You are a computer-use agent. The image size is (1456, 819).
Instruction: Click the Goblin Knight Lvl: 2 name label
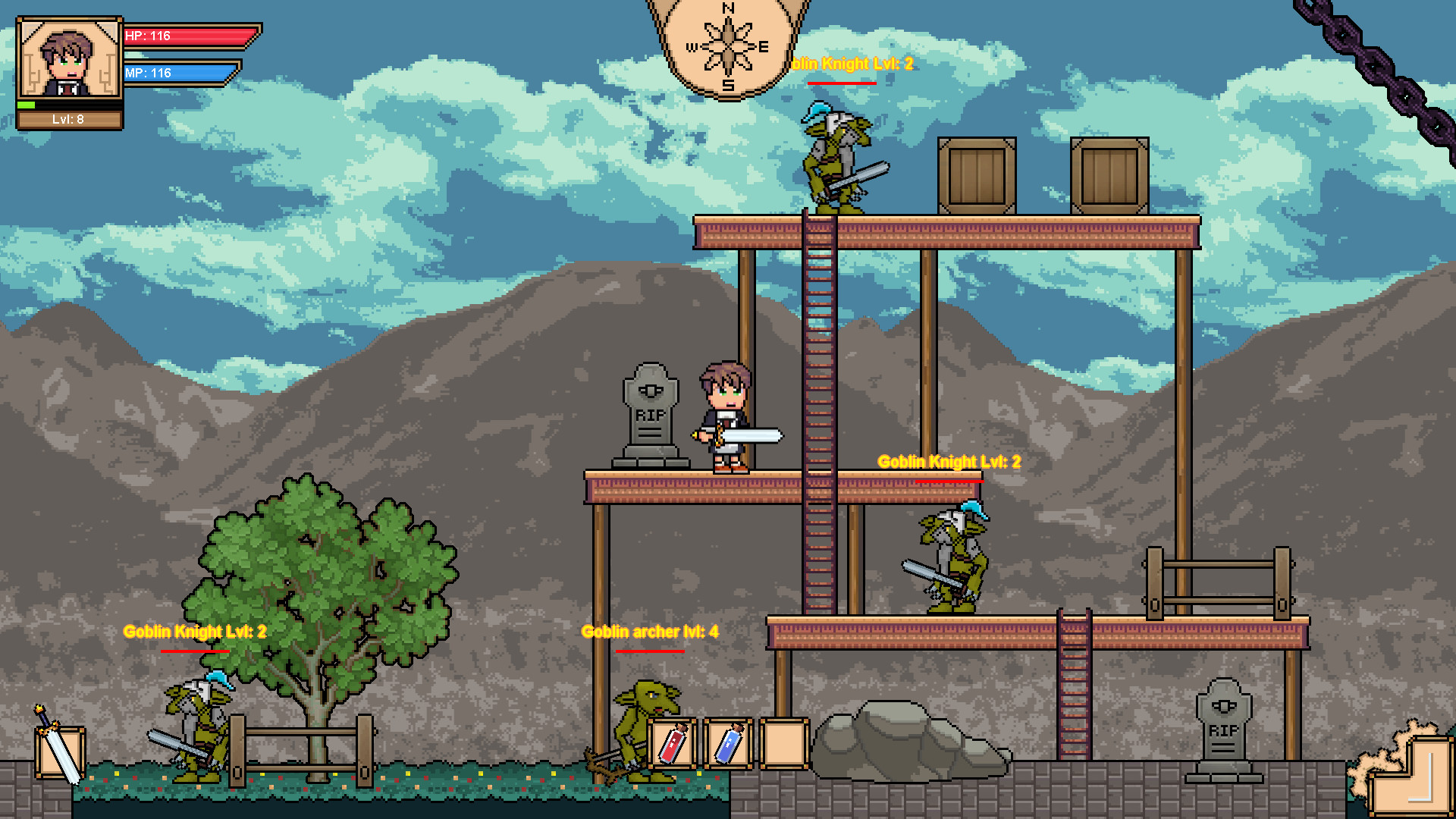(x=949, y=461)
